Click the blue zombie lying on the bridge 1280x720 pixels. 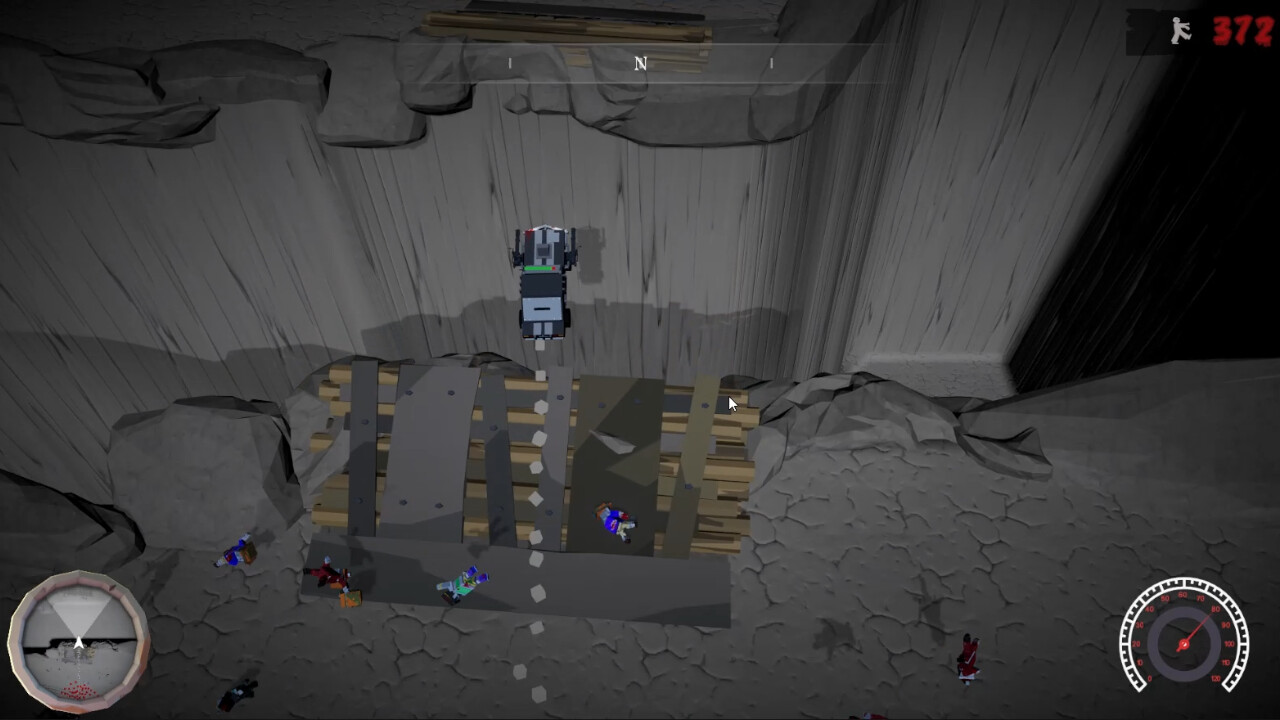click(615, 519)
